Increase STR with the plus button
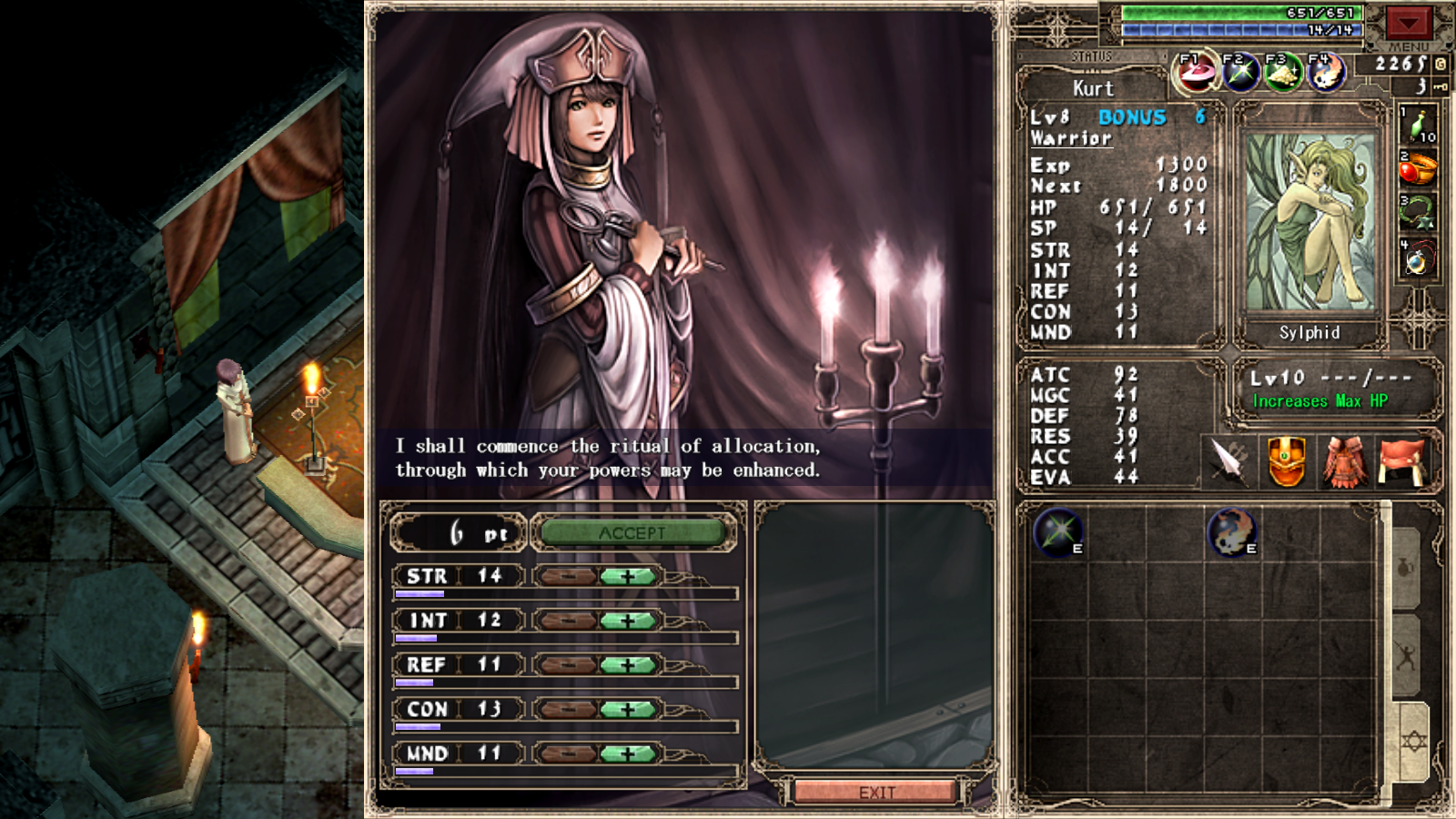This screenshot has height=819, width=1456. pyautogui.click(x=627, y=576)
